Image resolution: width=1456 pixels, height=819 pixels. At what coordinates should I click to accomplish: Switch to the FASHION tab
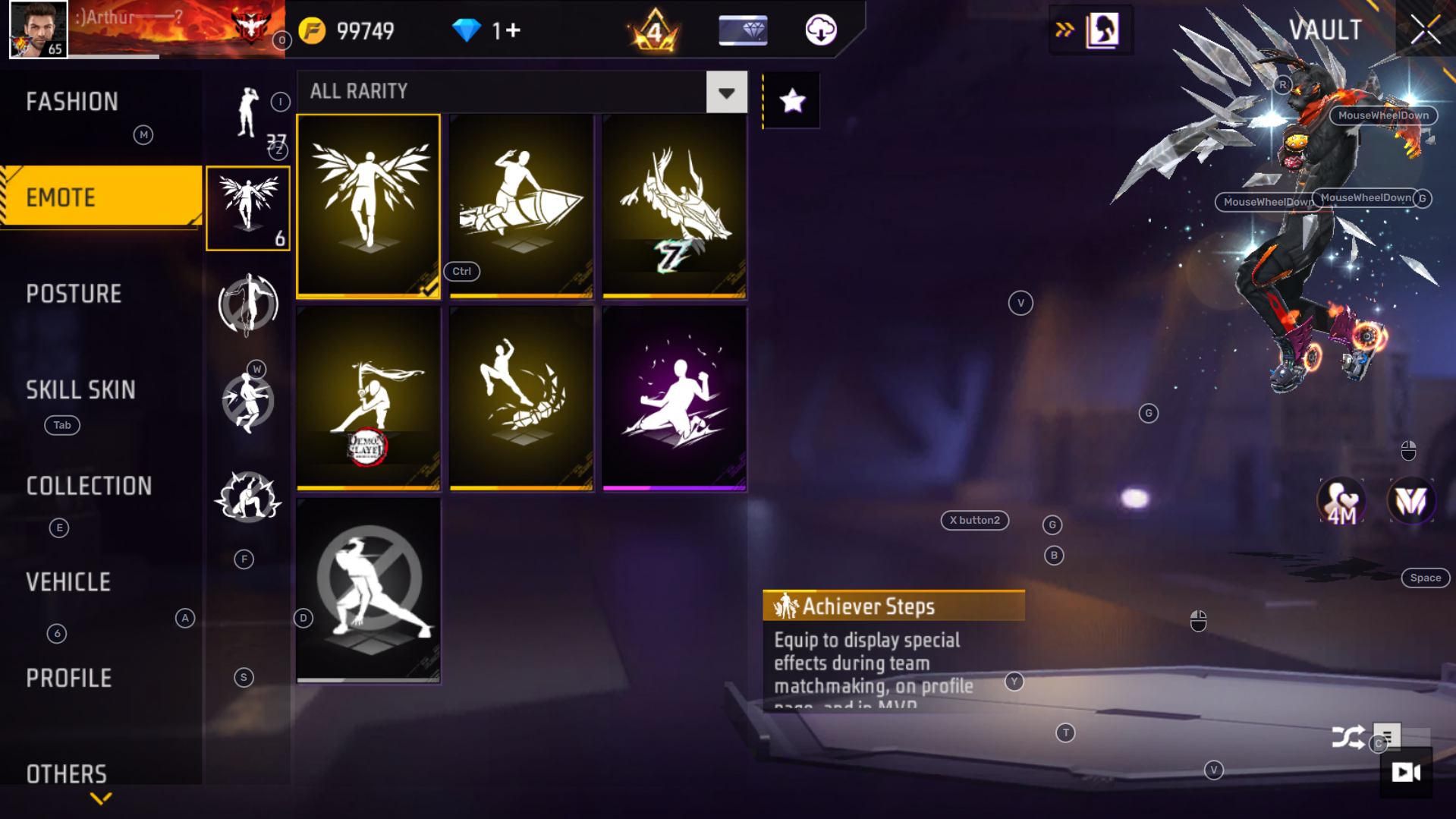[x=72, y=101]
